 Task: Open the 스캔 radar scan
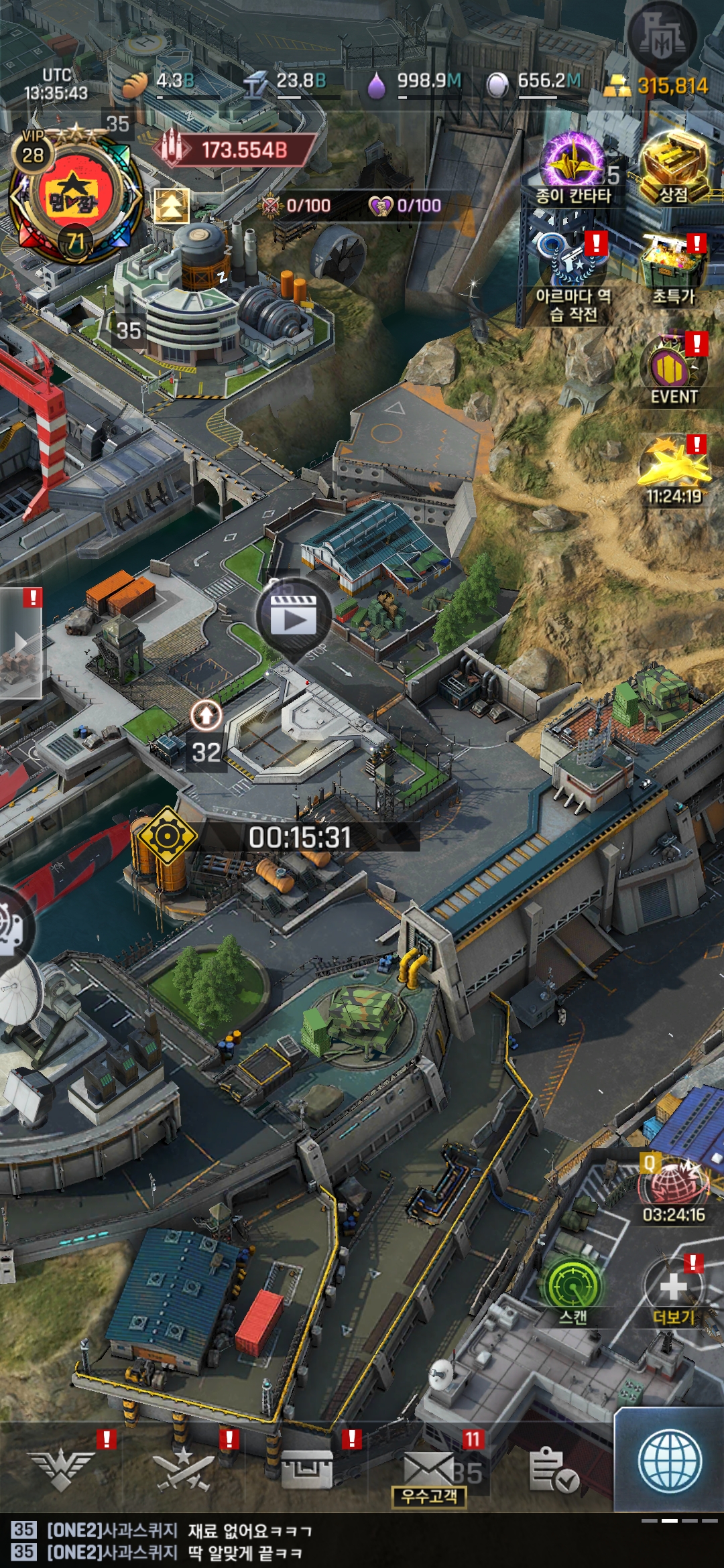click(573, 1283)
